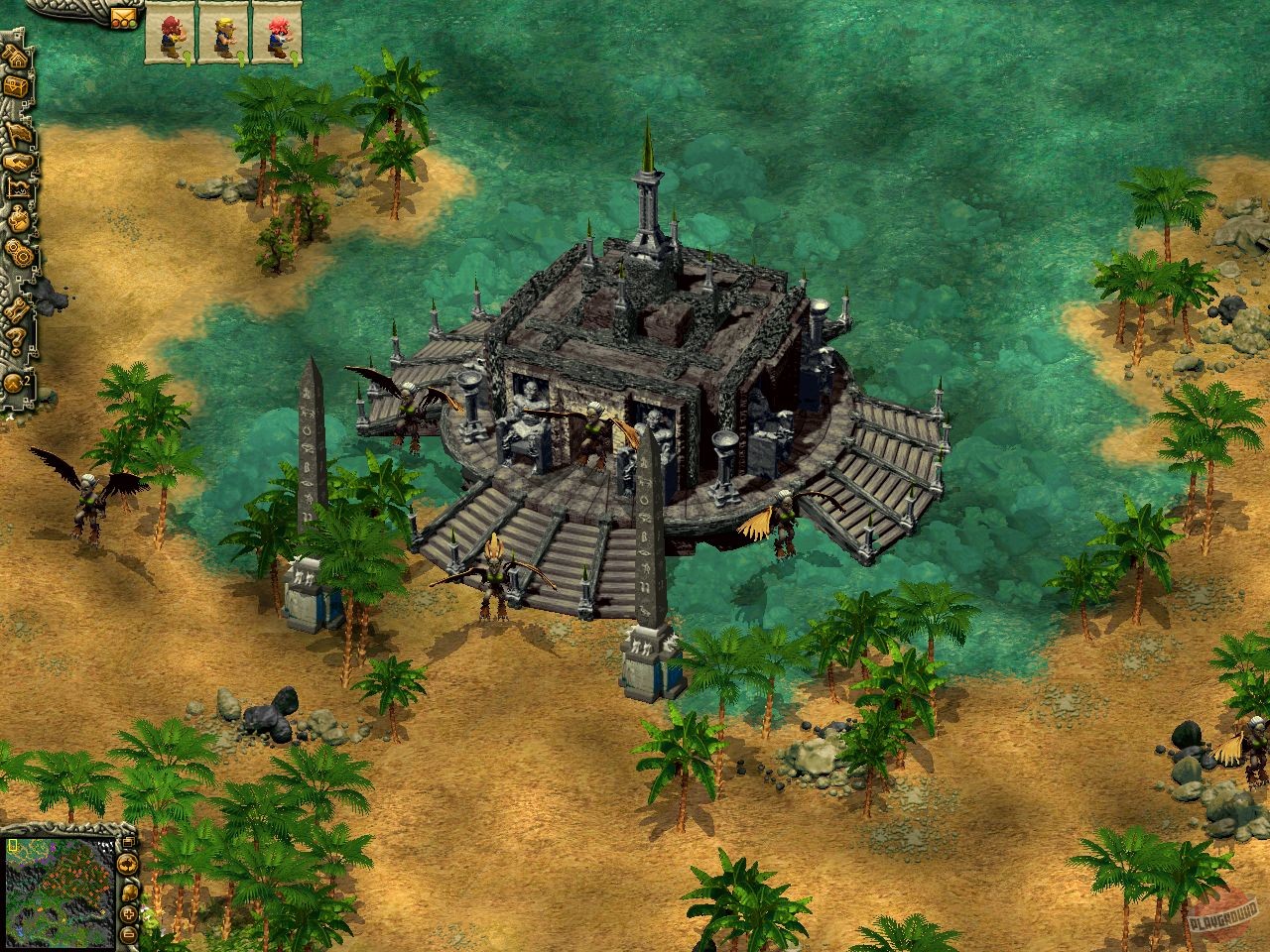Select the first red-haired settler portrait

point(171,30)
